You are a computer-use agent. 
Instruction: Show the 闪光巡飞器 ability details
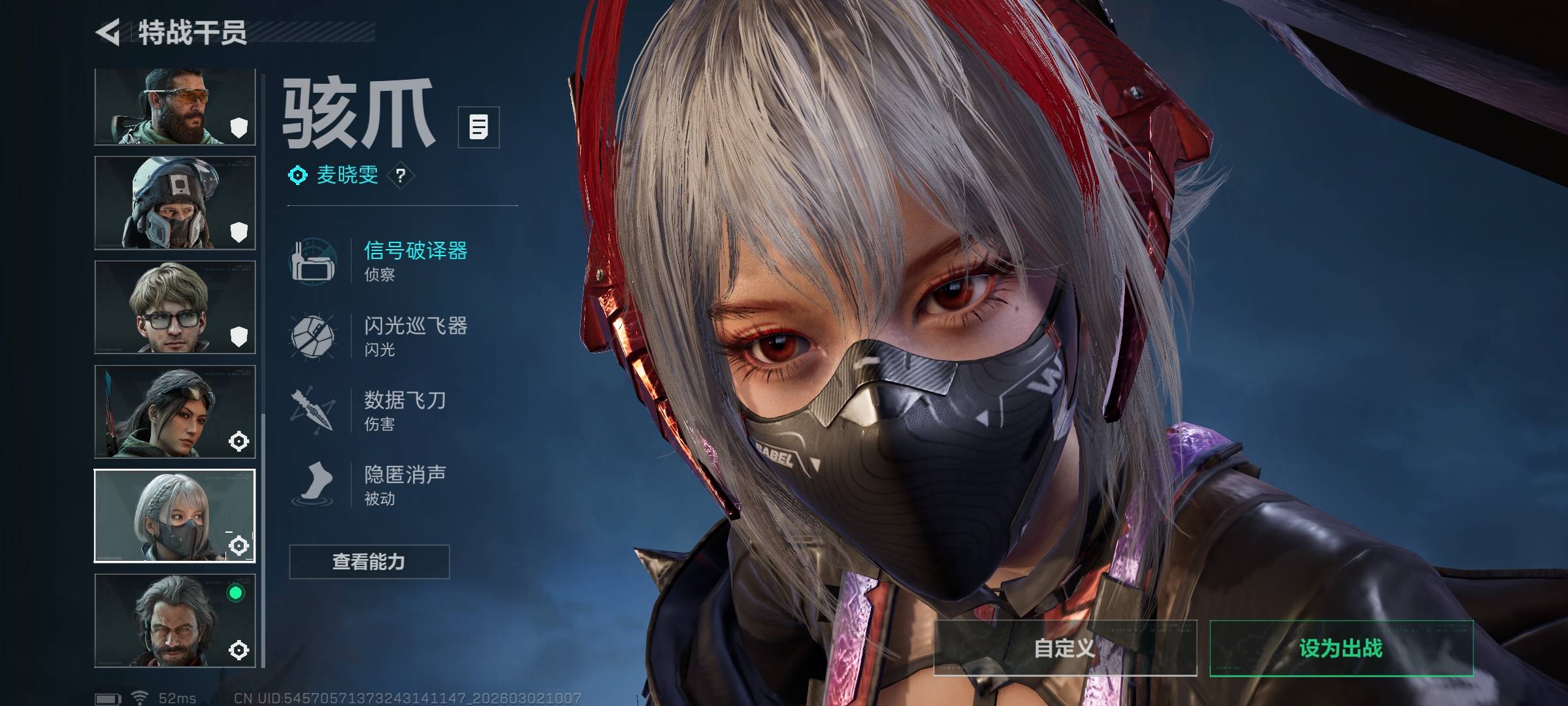[415, 335]
